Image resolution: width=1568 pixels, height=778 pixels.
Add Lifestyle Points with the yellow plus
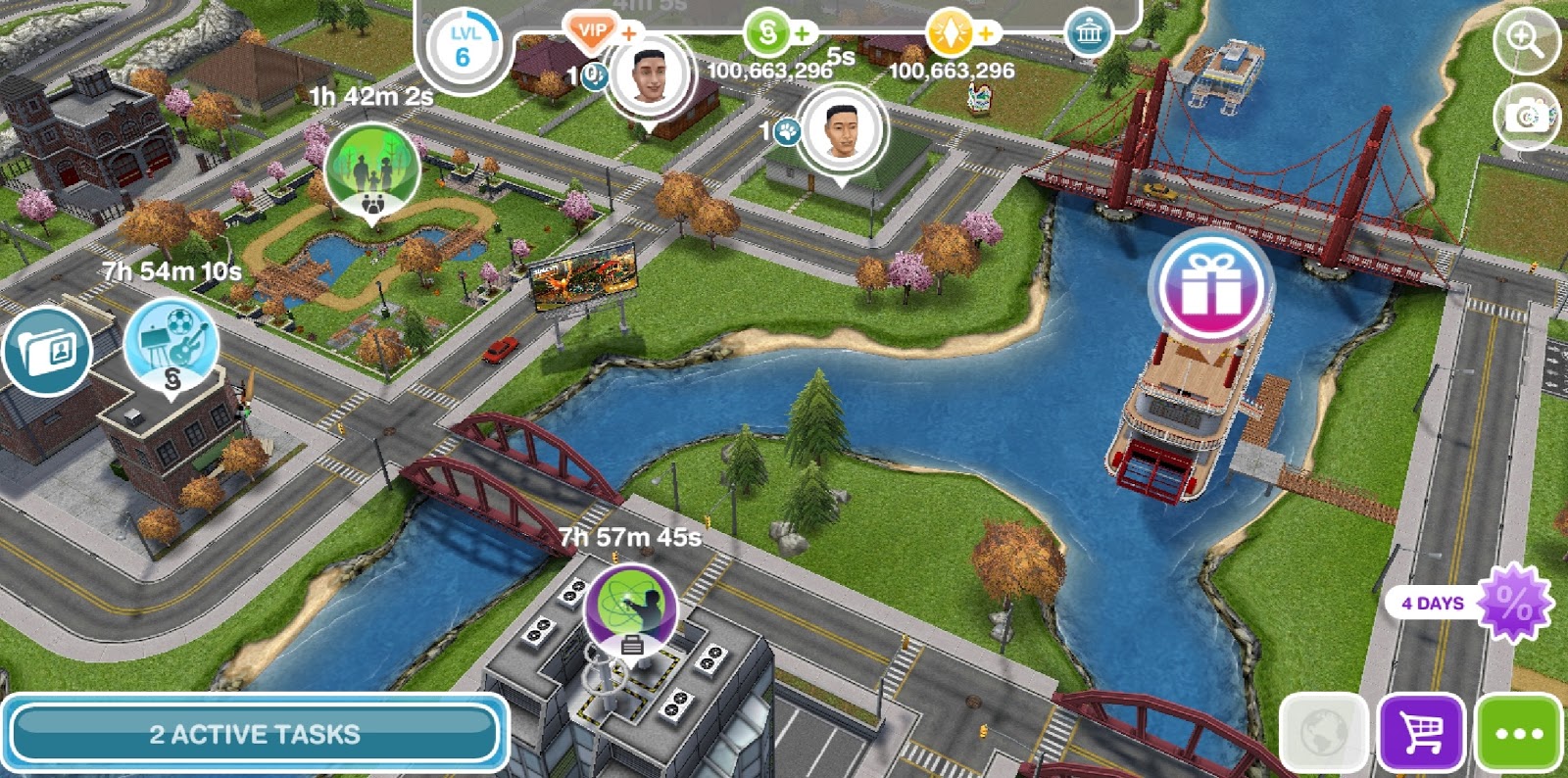(985, 33)
